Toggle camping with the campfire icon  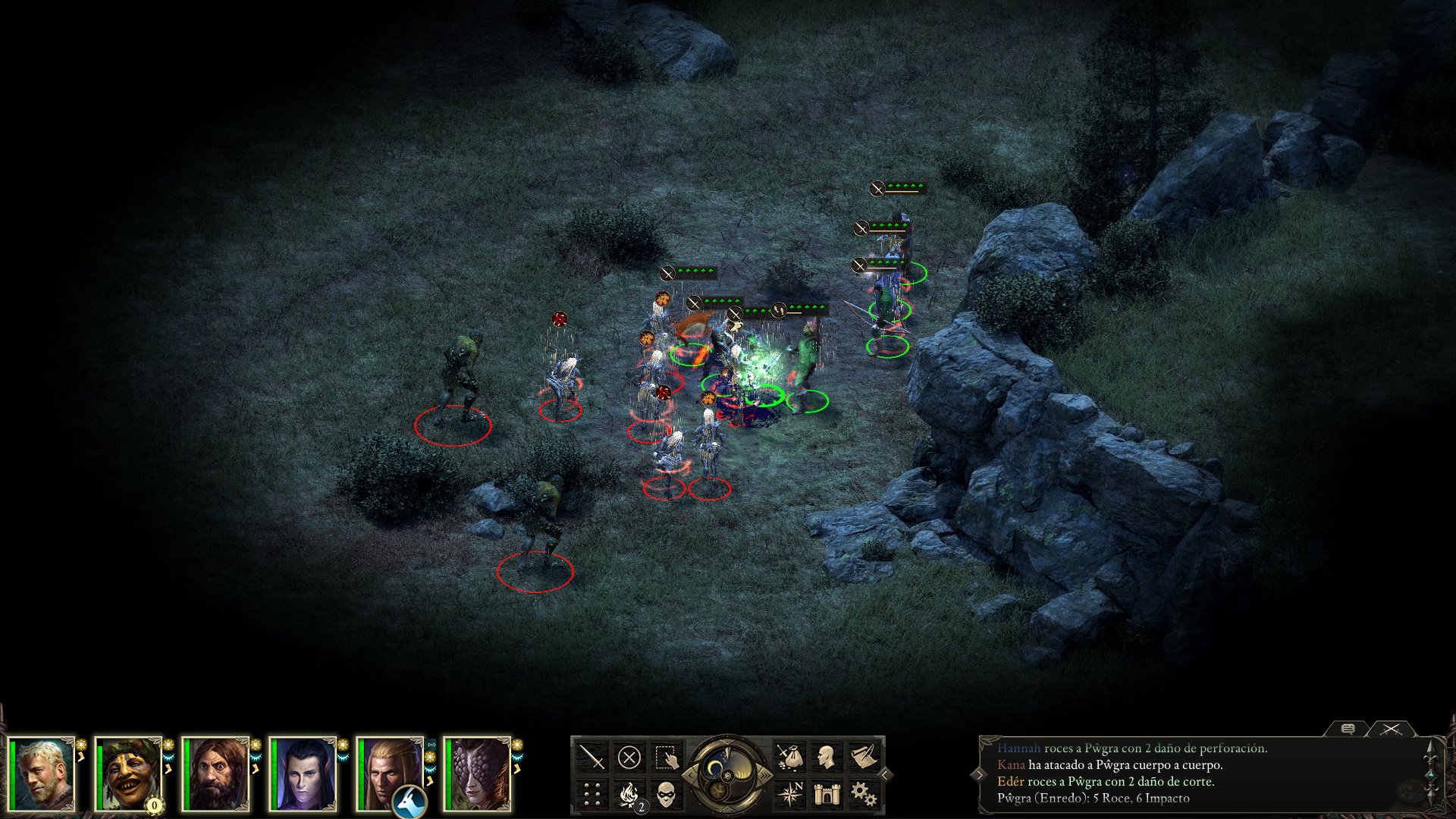pyautogui.click(x=629, y=794)
